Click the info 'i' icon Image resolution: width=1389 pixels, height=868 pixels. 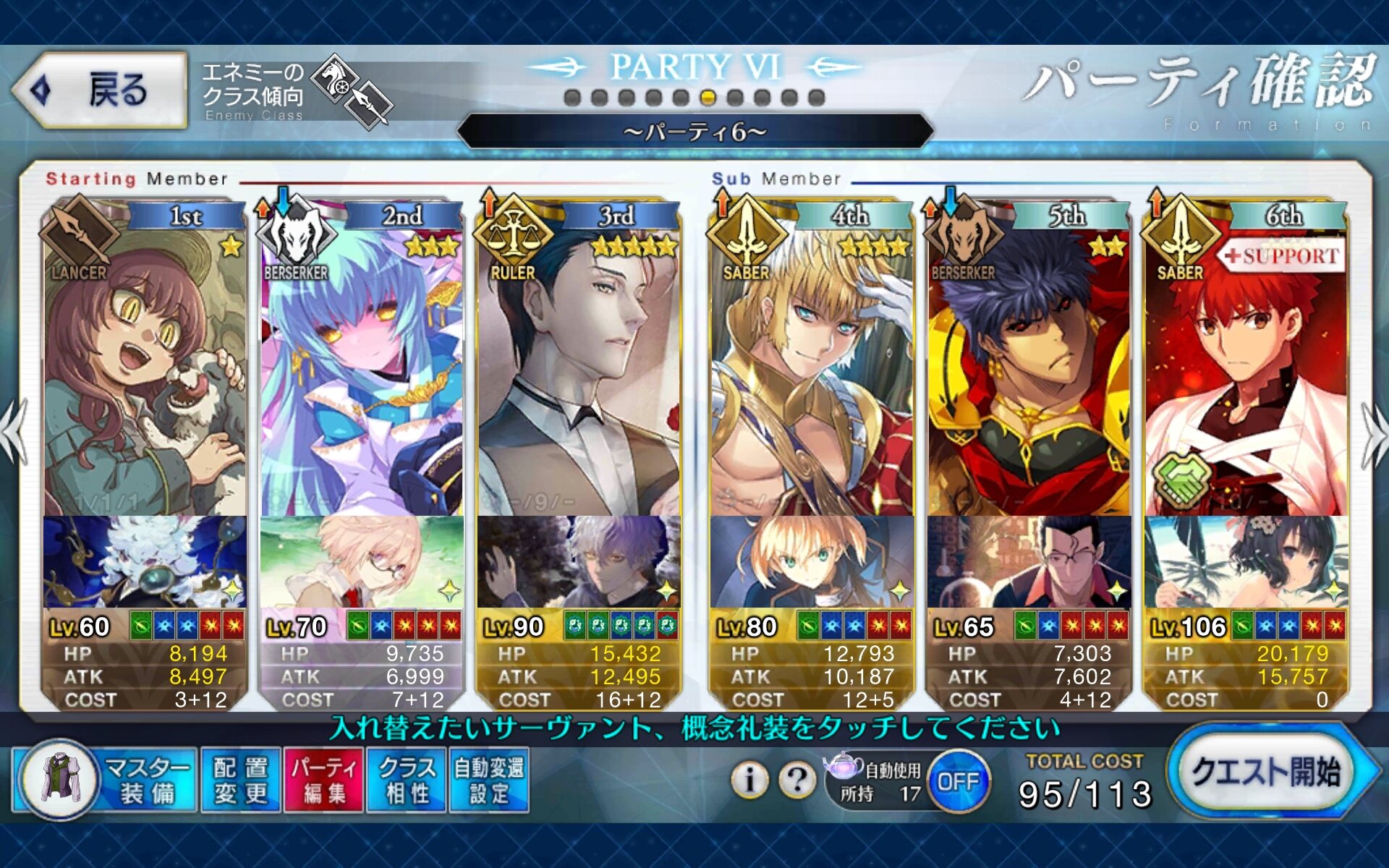(749, 780)
